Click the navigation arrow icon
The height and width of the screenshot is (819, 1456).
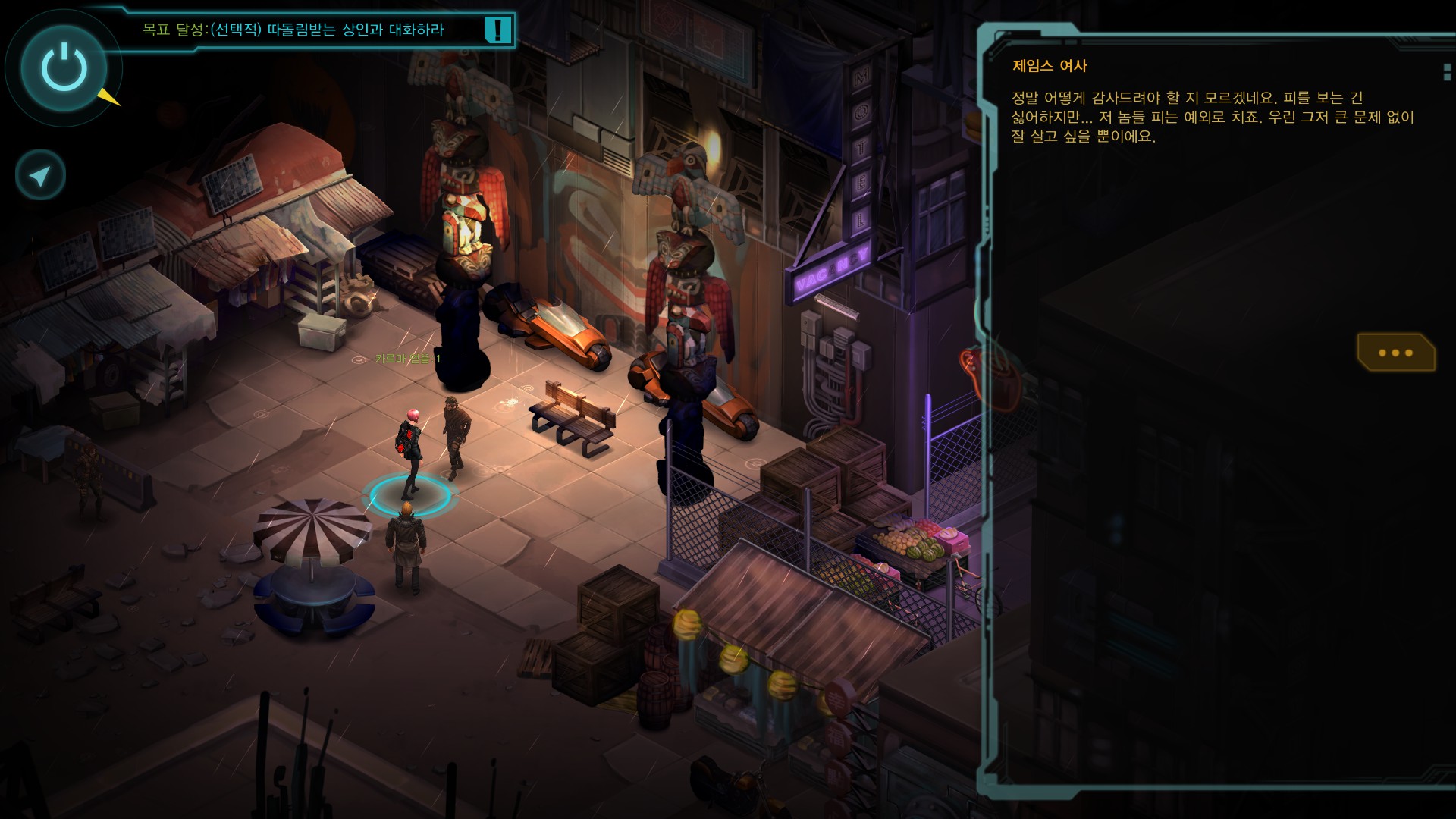tap(40, 176)
